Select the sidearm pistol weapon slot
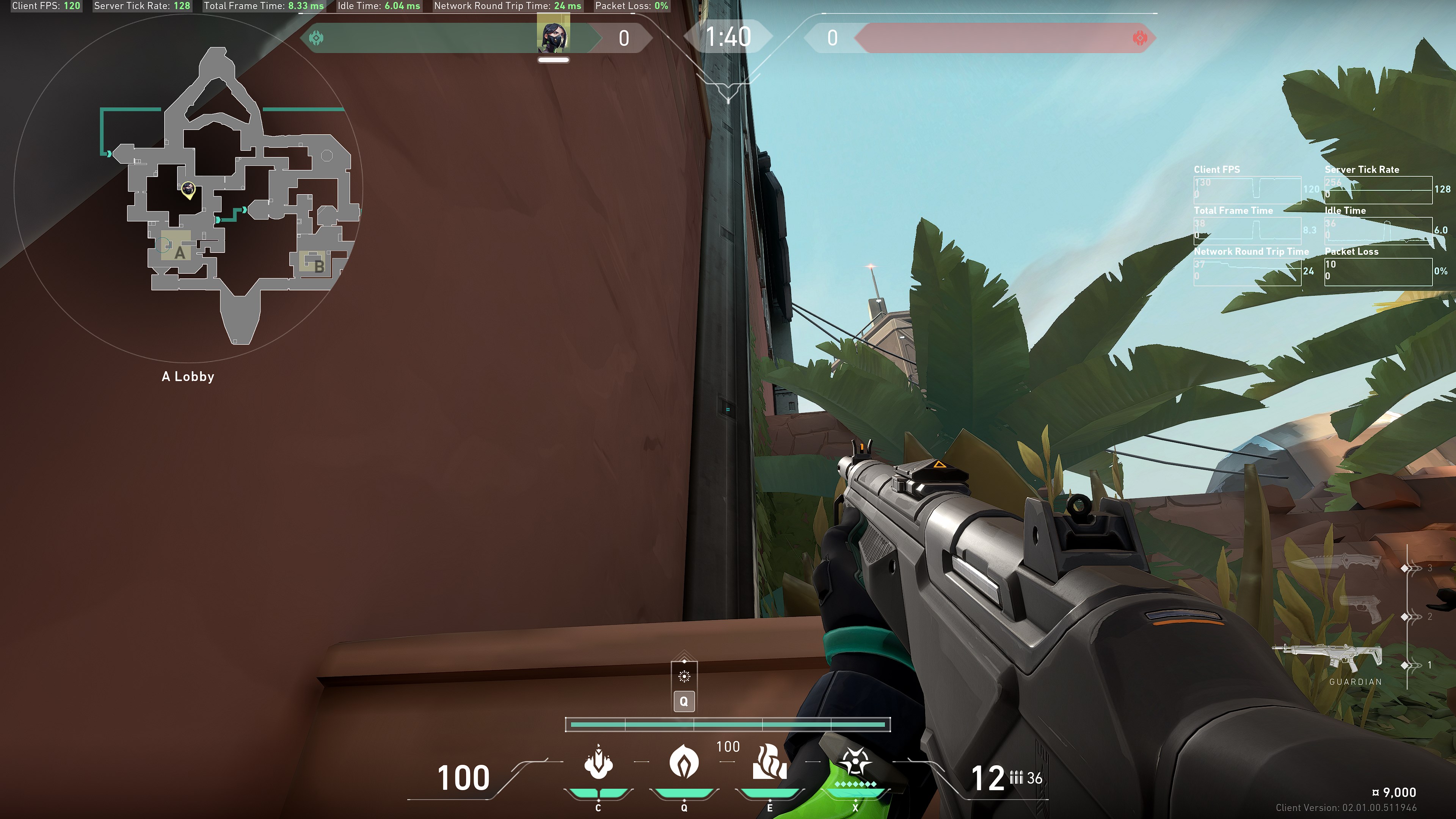Viewport: 1456px width, 819px height. pyautogui.click(x=1360, y=608)
